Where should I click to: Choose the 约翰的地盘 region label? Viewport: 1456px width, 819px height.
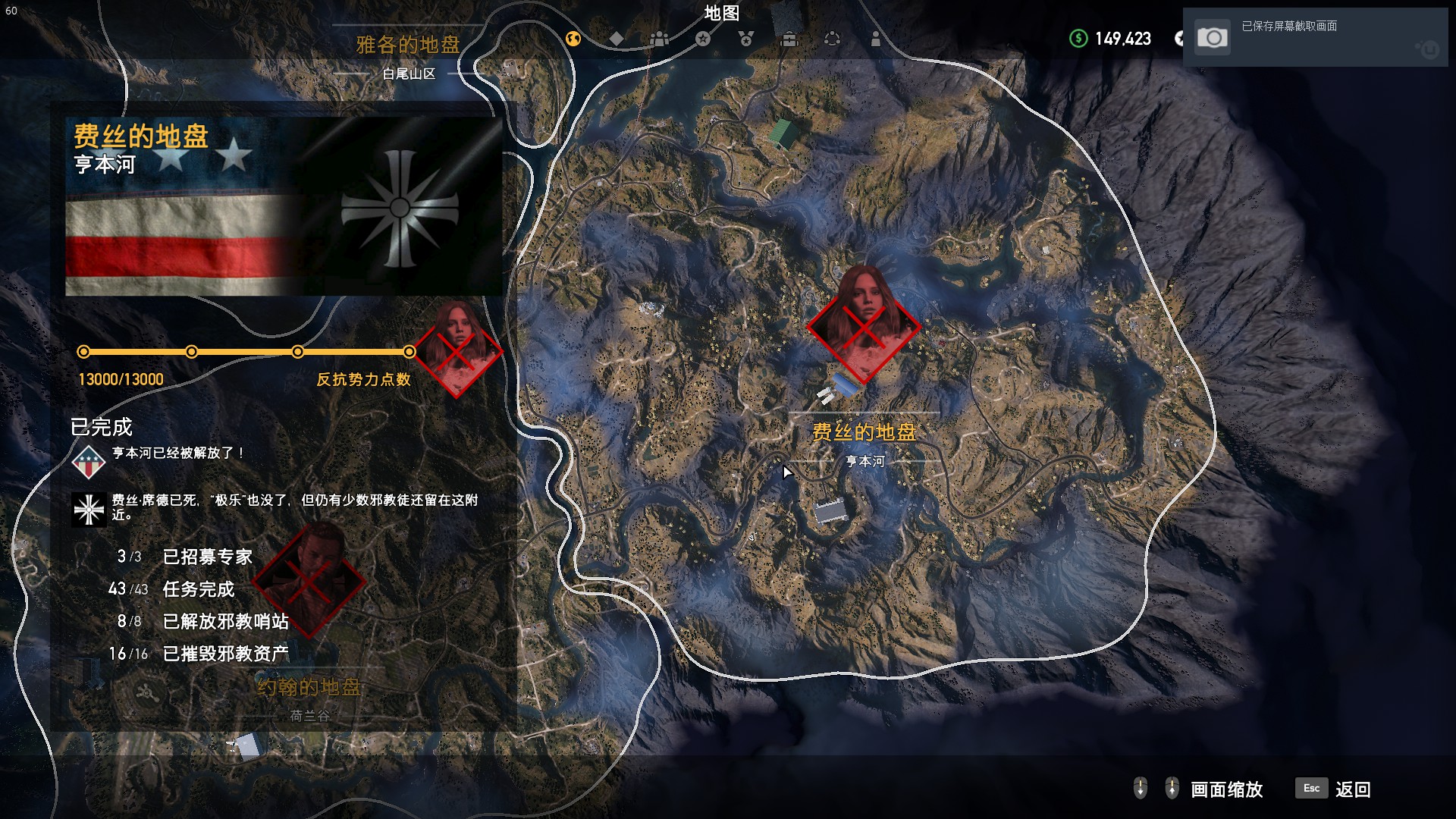(x=309, y=688)
